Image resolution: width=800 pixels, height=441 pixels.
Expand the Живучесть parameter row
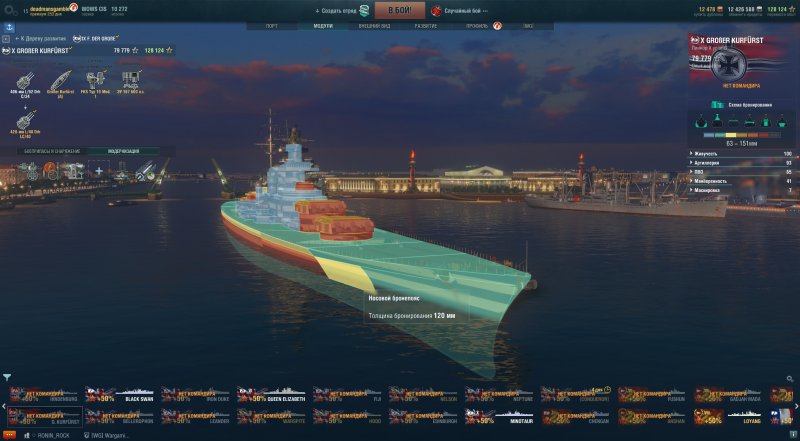[741, 154]
